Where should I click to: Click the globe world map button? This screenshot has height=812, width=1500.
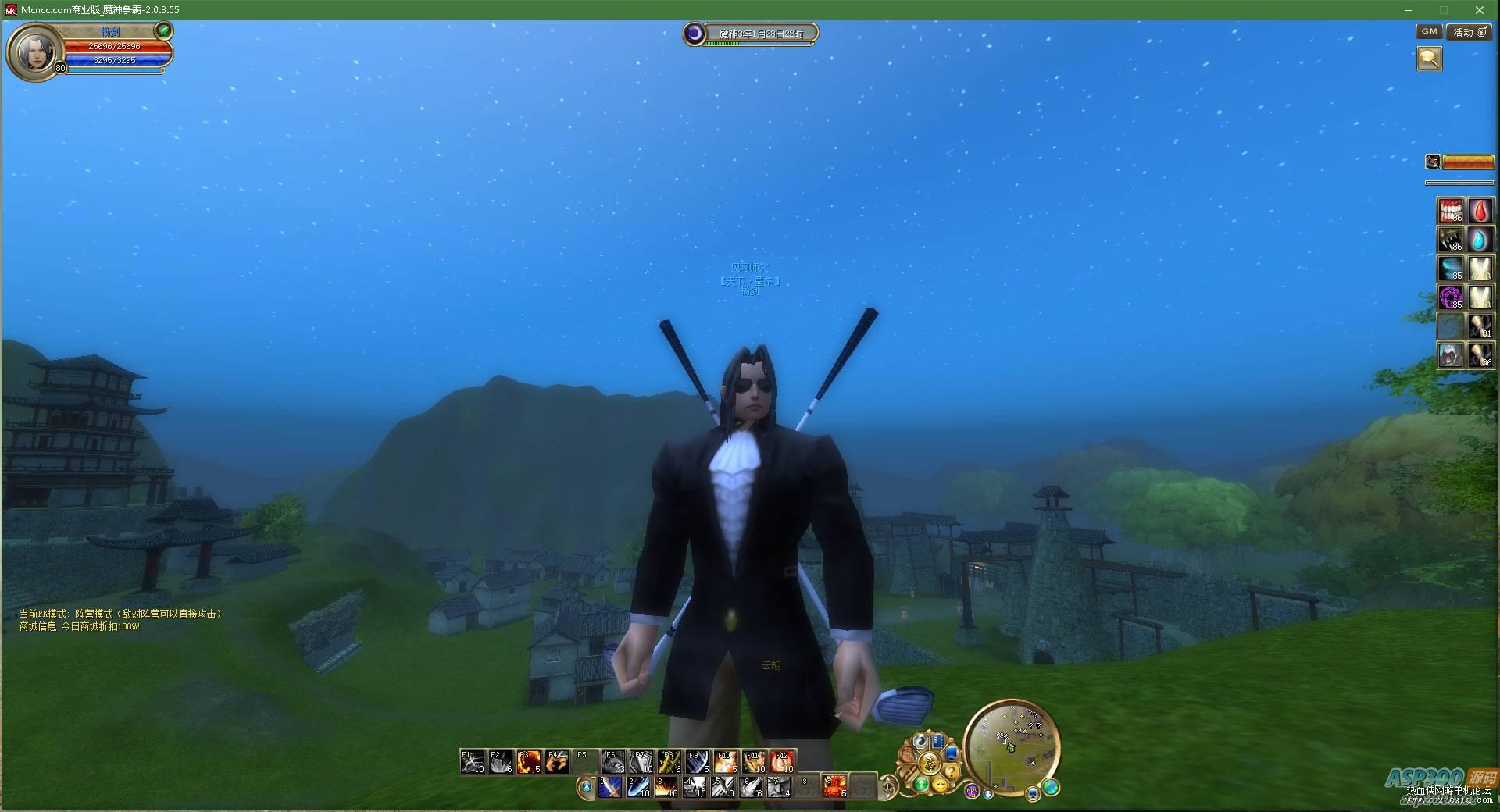tap(1051, 787)
